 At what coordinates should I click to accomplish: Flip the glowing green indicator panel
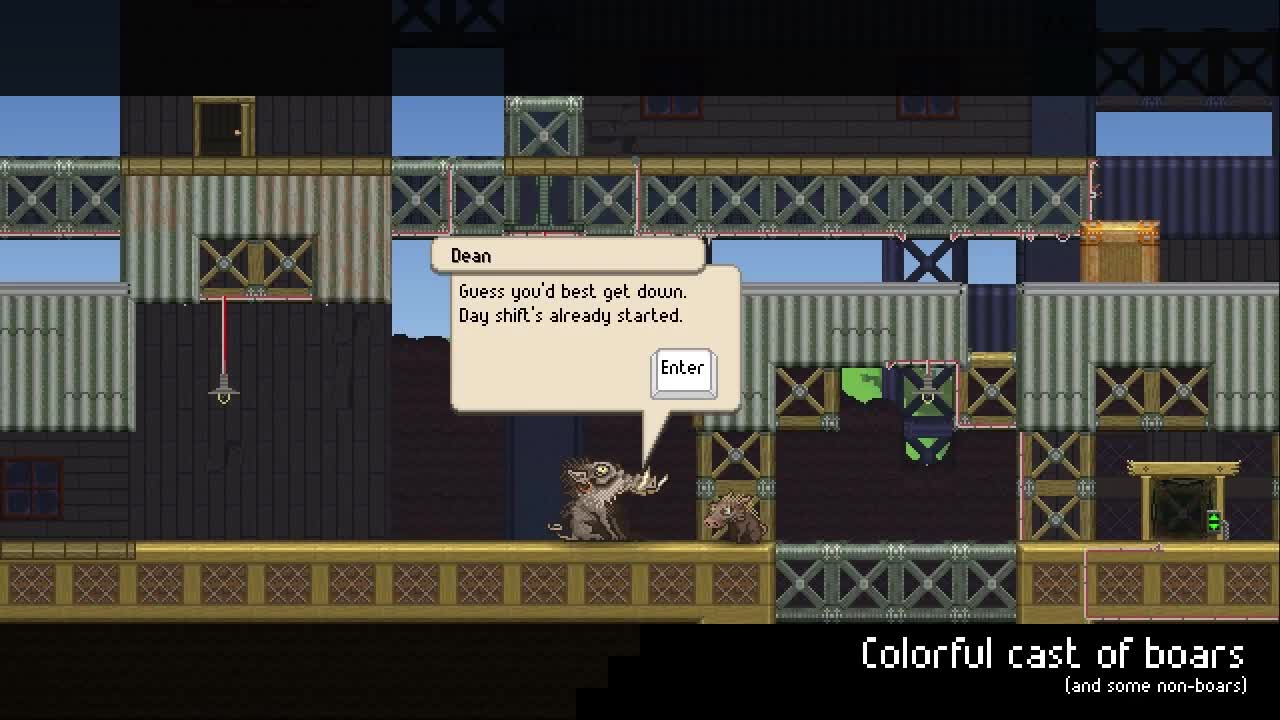click(x=1213, y=520)
